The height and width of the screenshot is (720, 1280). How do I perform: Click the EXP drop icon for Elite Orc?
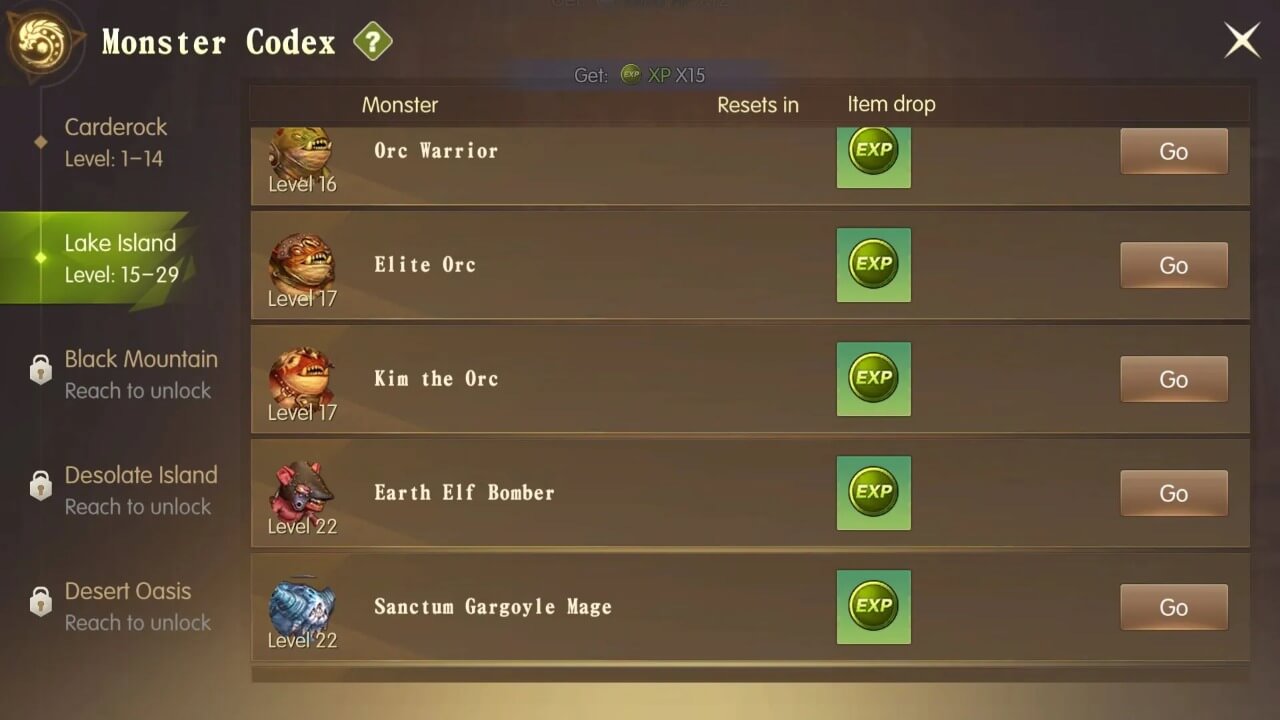[x=873, y=265]
